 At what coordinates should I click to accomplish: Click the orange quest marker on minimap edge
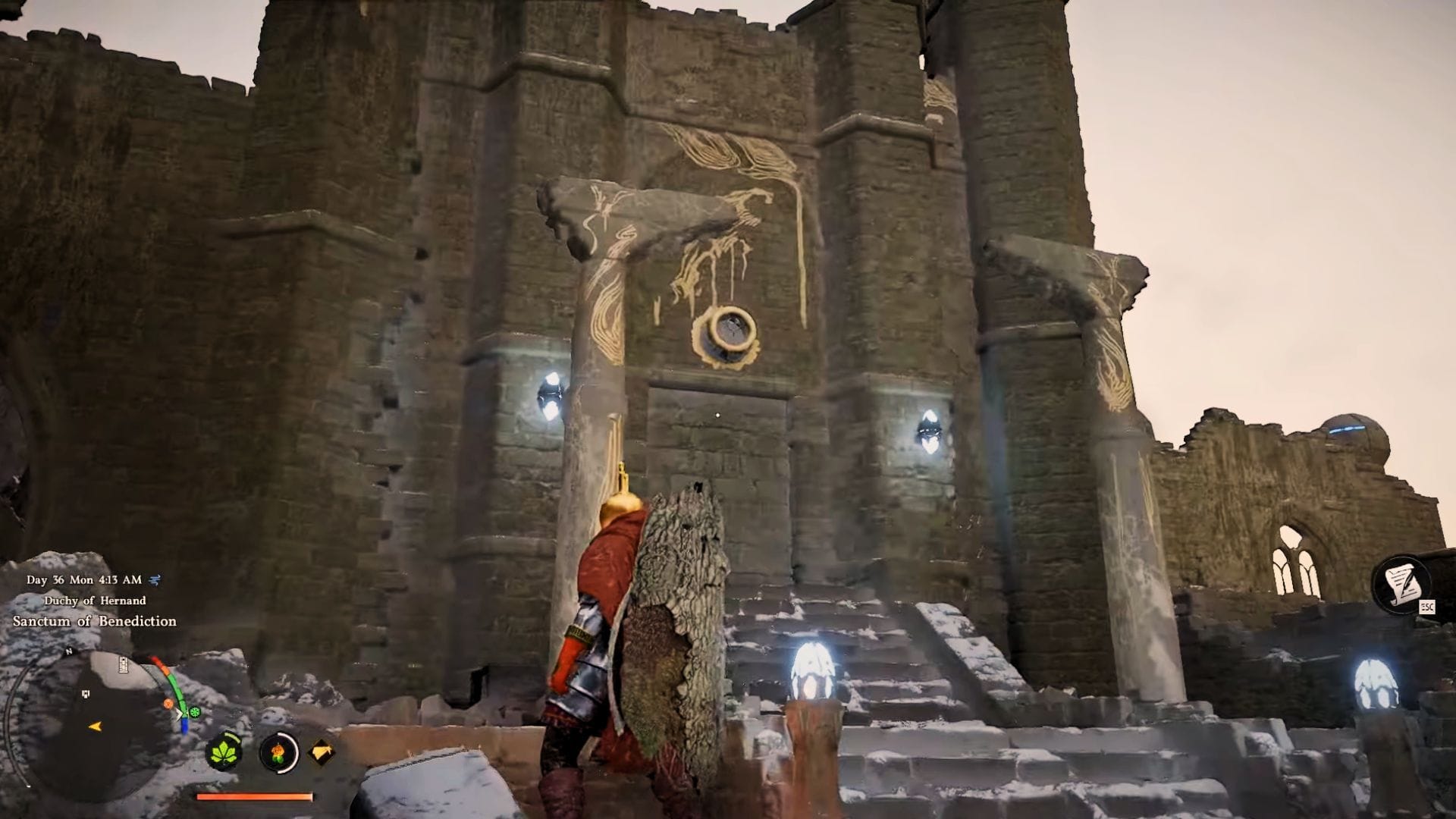tap(168, 704)
